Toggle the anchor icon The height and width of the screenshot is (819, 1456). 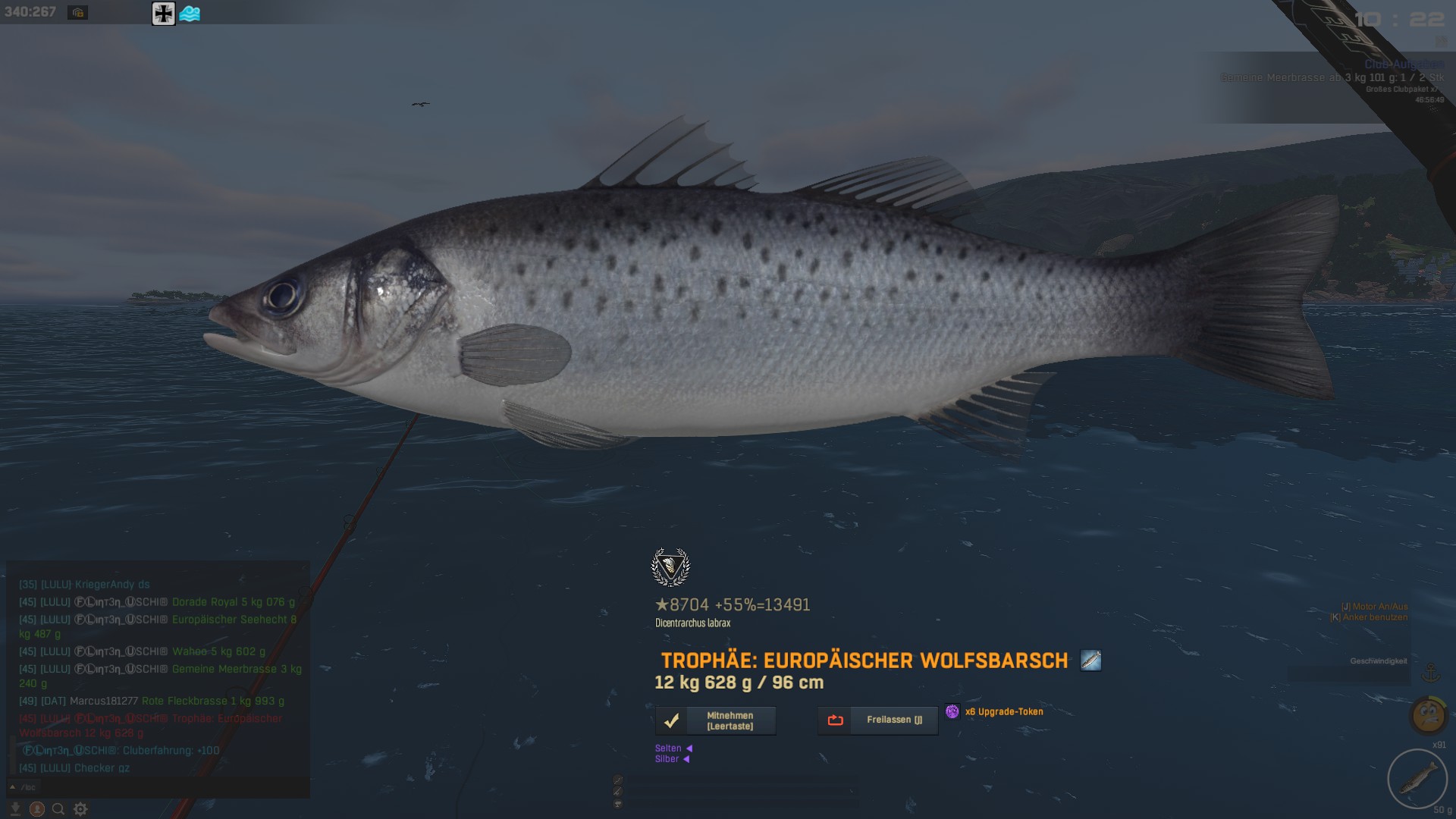point(1430,672)
